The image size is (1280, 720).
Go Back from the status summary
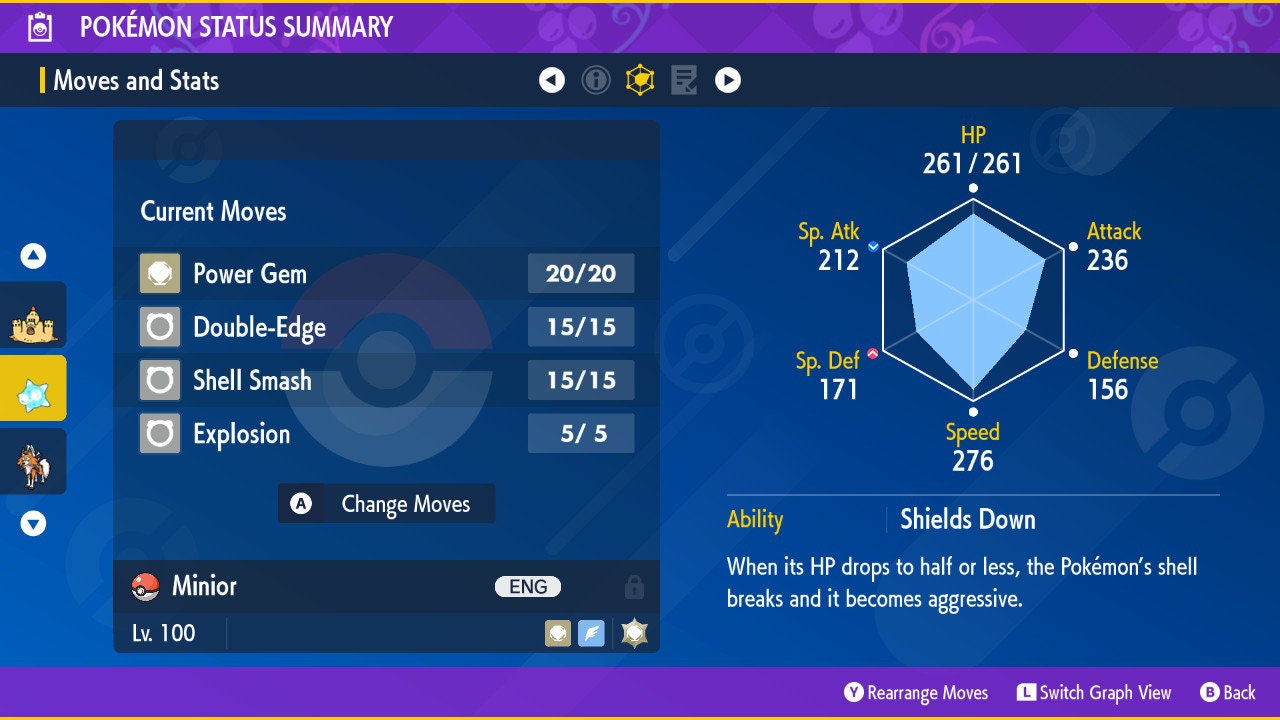[x=1227, y=693]
